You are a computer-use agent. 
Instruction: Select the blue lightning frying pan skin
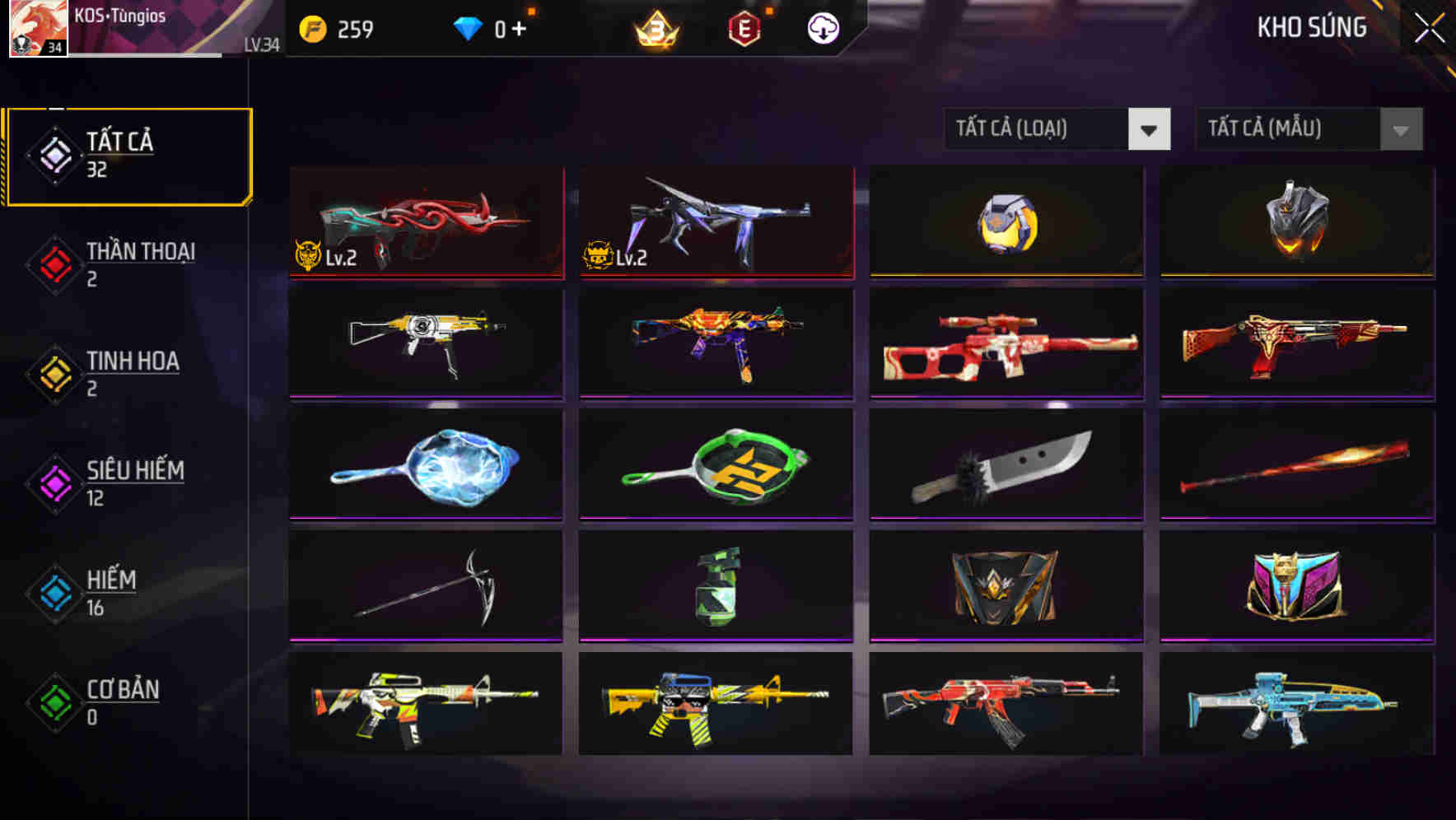tap(427, 465)
